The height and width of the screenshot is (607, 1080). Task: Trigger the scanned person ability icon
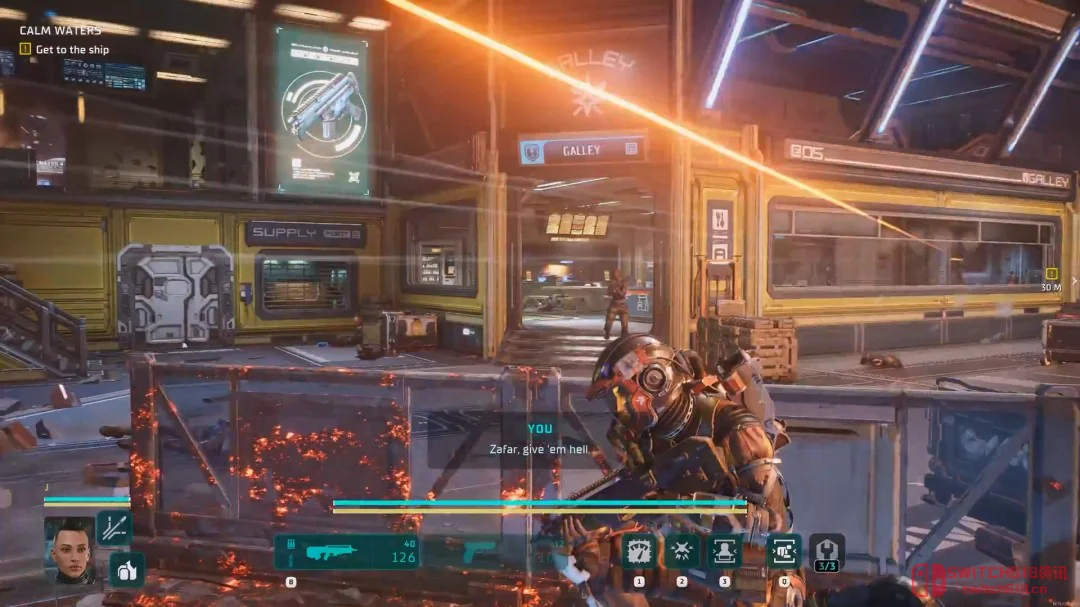[725, 552]
